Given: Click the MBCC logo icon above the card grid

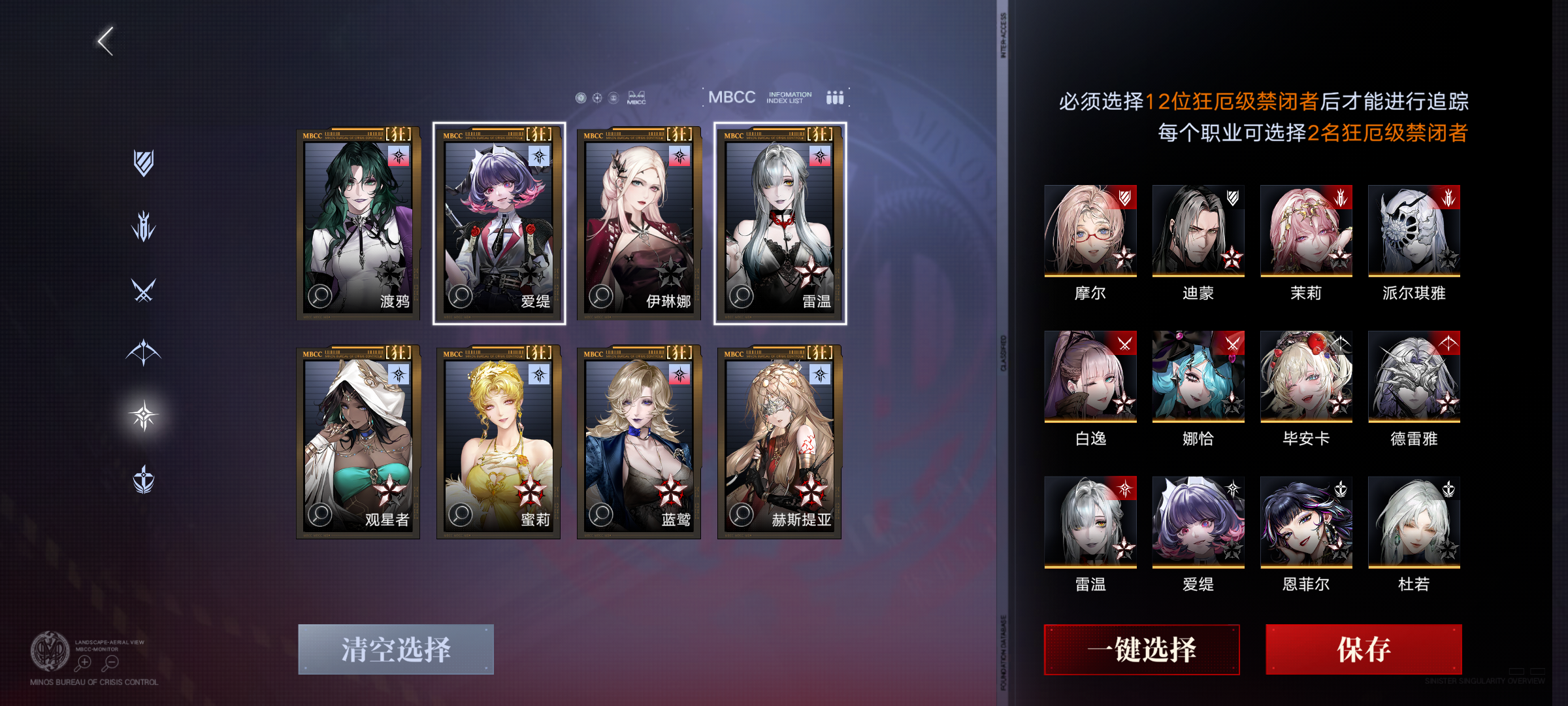Looking at the screenshot, I should point(637,98).
